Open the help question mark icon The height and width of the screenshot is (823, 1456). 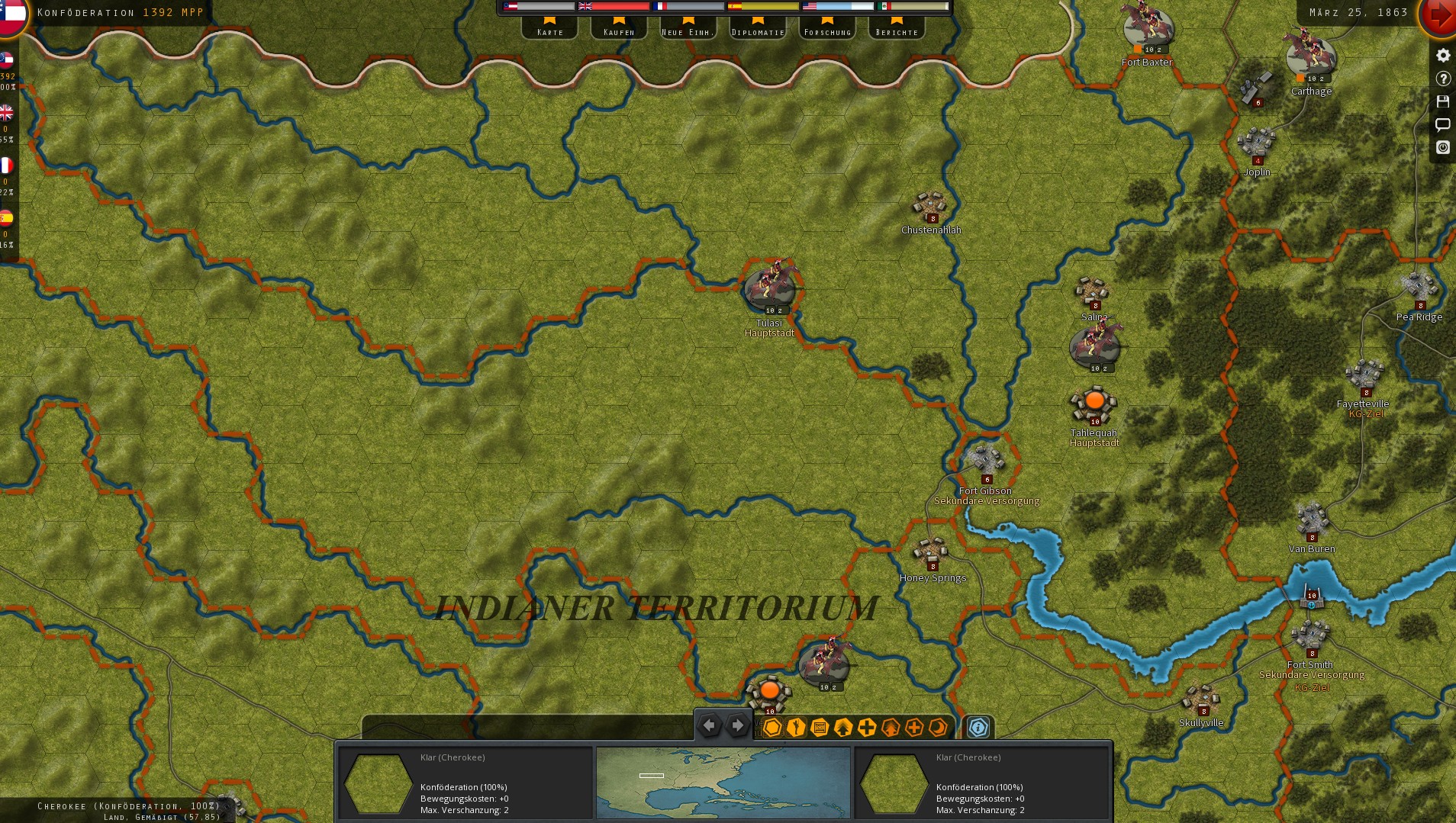click(1442, 79)
